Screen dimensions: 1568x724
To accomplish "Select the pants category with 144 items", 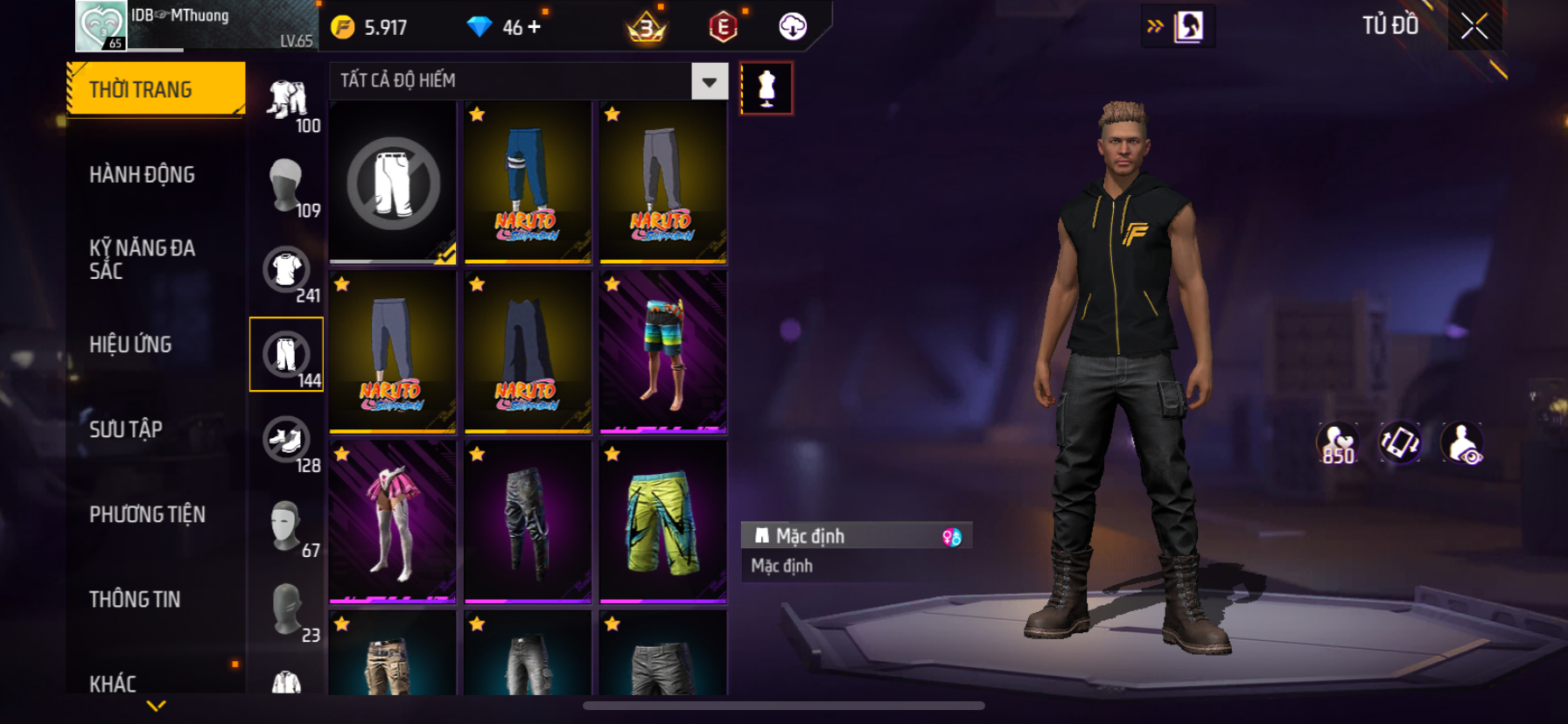I will click(x=287, y=355).
